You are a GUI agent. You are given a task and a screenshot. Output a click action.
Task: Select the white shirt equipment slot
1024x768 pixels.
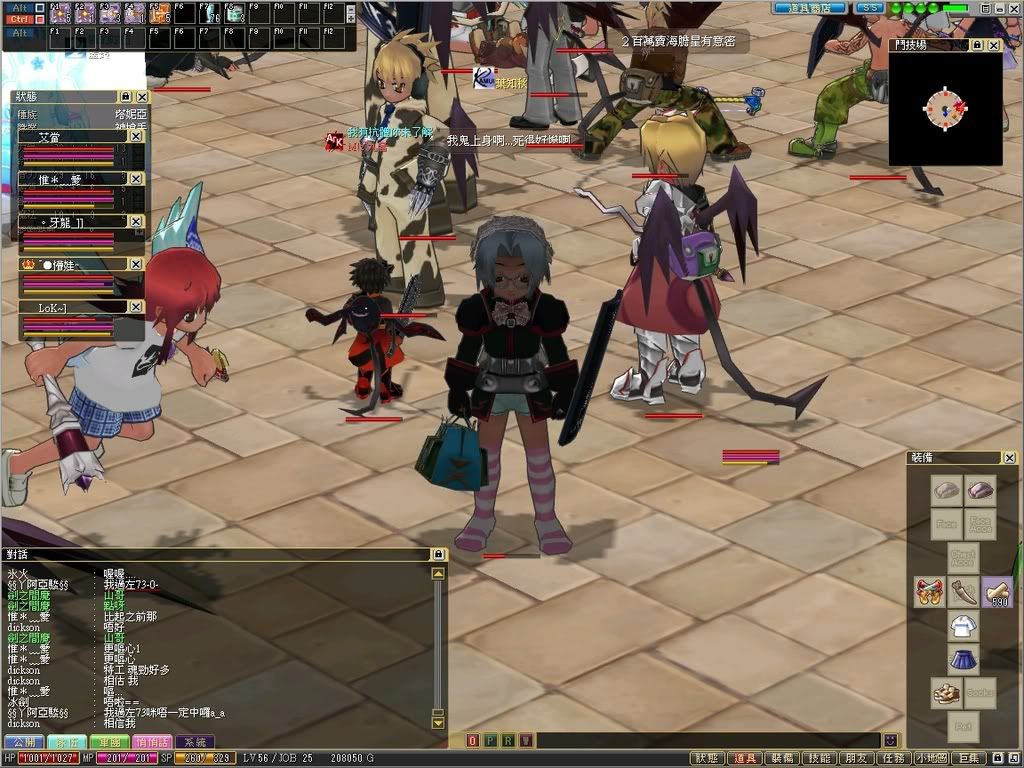963,626
